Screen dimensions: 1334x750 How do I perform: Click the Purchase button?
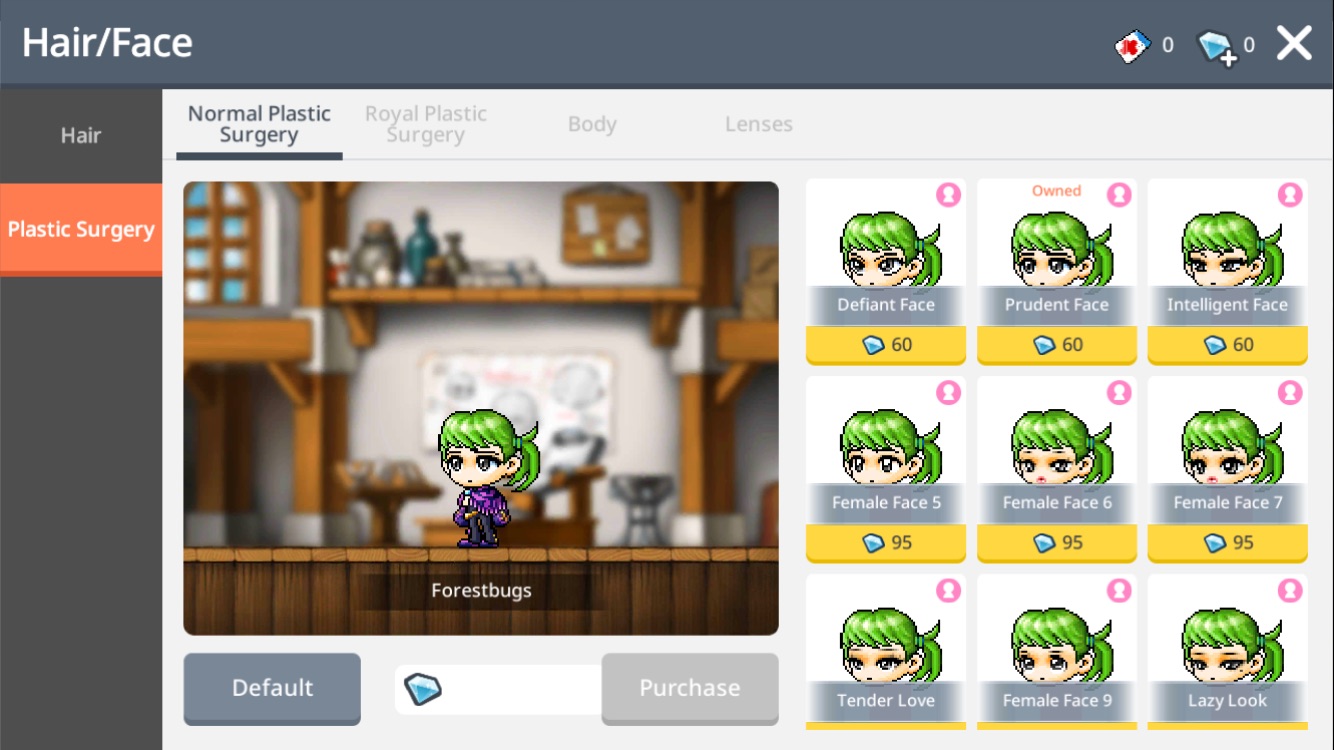tap(689, 688)
